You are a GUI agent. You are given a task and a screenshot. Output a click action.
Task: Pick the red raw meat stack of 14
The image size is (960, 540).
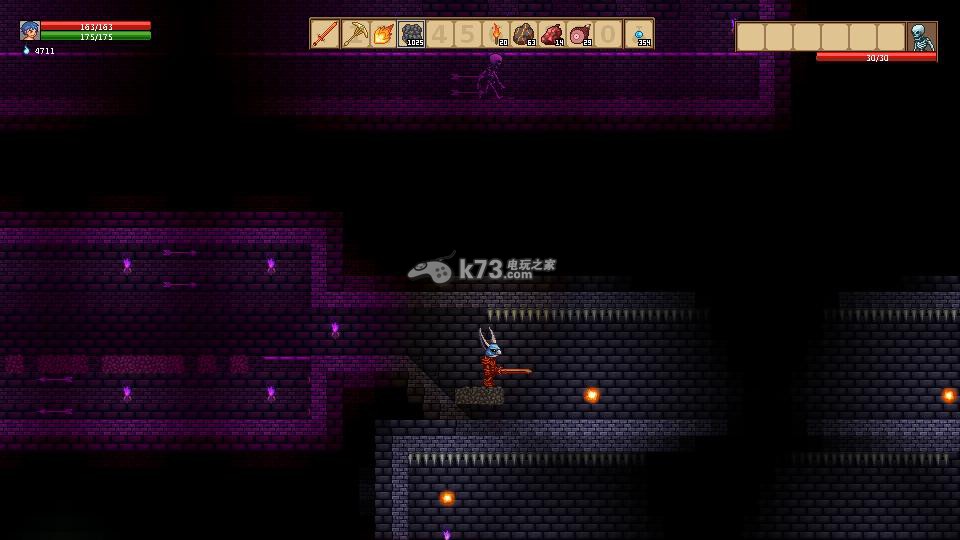[552, 34]
